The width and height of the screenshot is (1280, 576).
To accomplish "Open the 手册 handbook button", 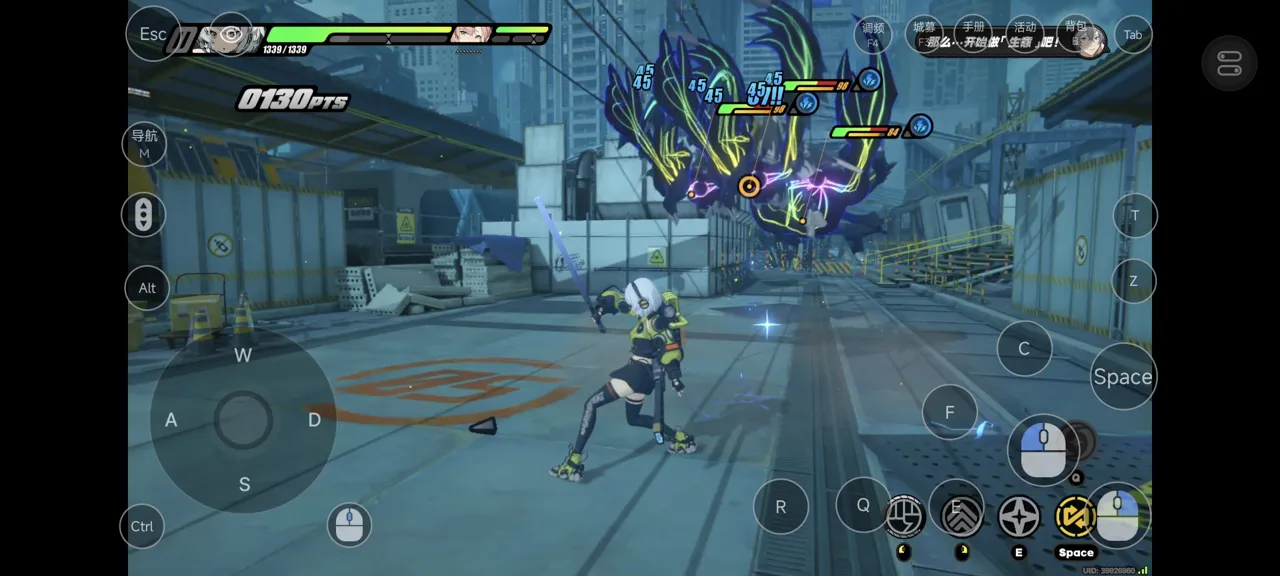I will [973, 33].
